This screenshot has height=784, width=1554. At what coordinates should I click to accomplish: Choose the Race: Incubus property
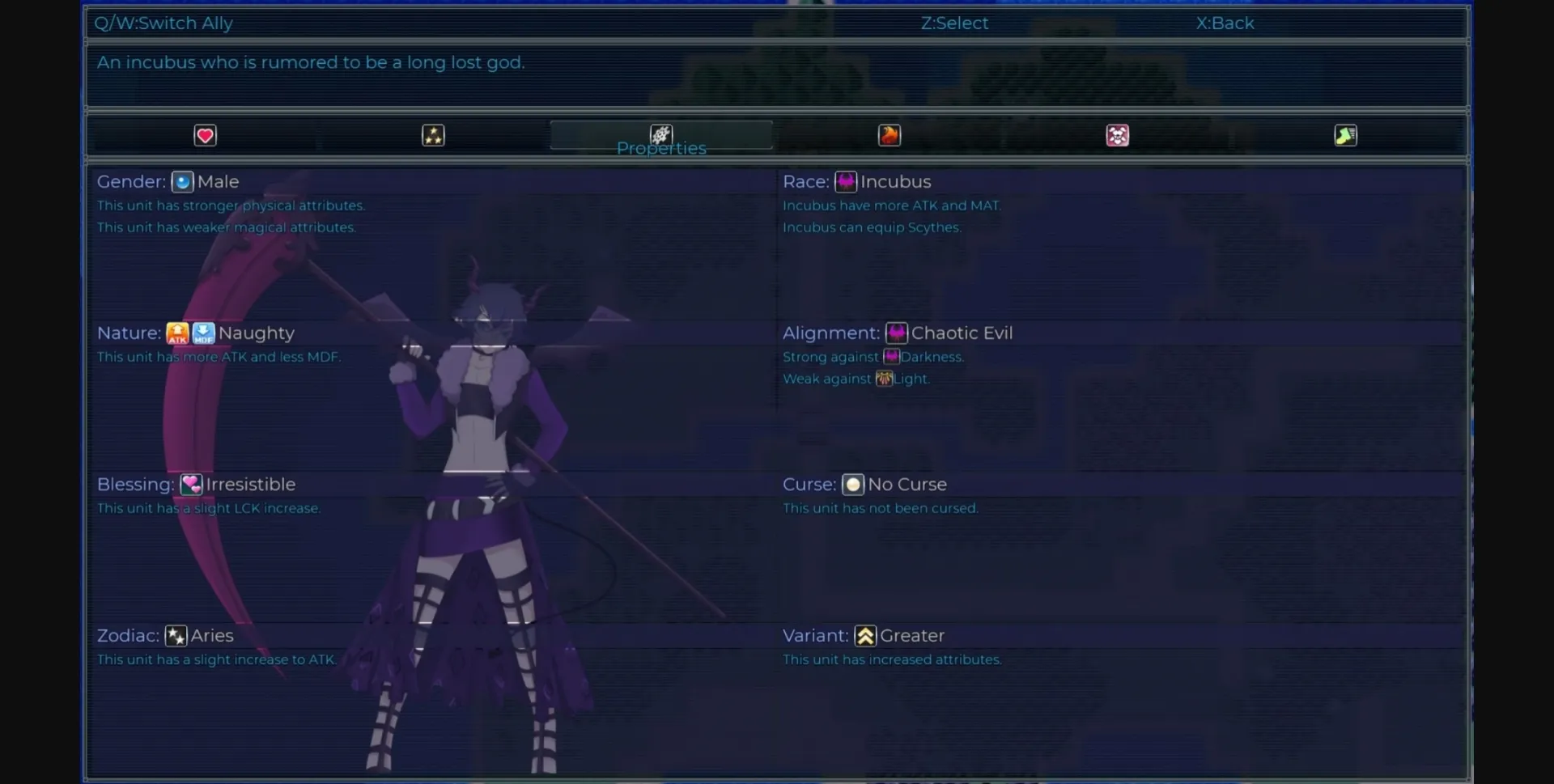click(x=857, y=182)
